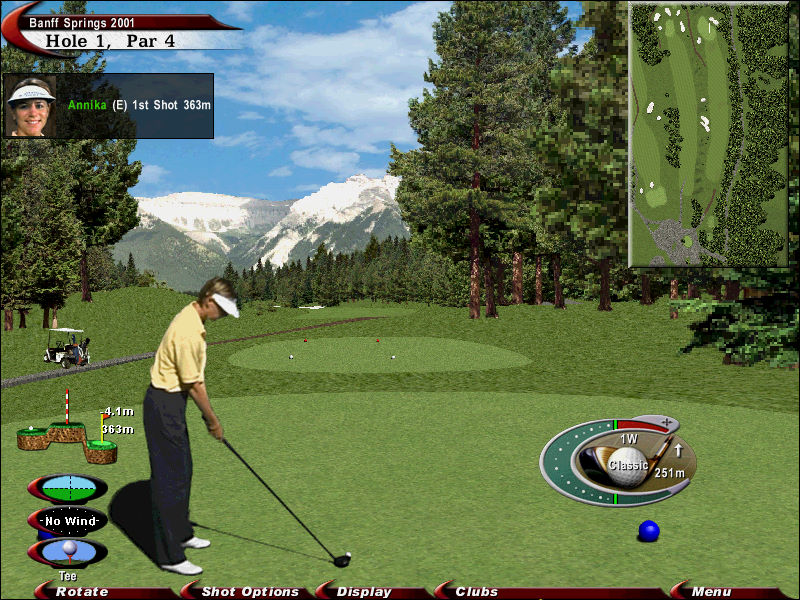Image resolution: width=800 pixels, height=600 pixels.
Task: Open the green-and-sky aim grid icon
Action: 68,489
